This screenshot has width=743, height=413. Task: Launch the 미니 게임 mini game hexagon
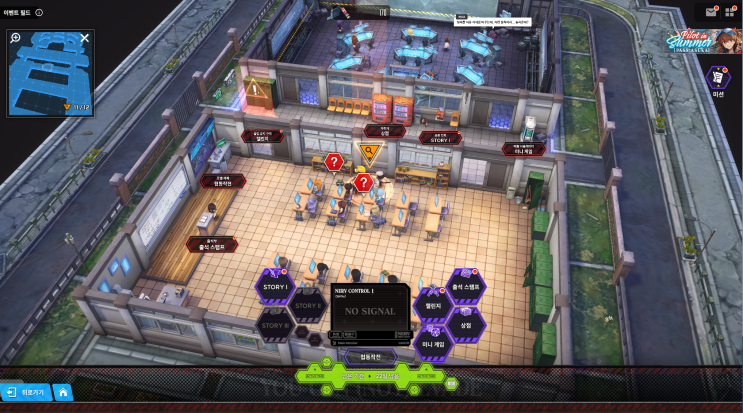(434, 343)
